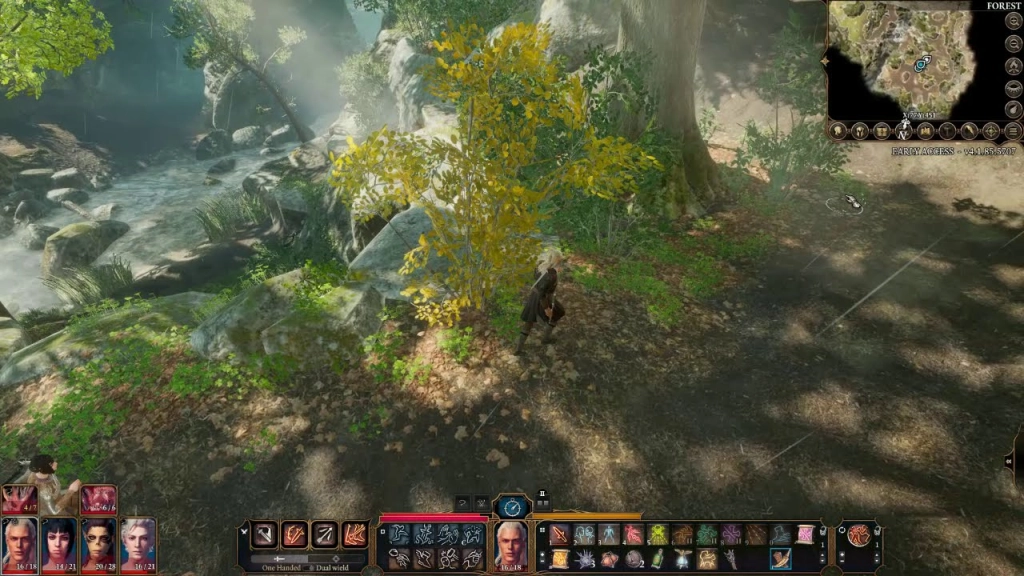Select the summon portrait showing 4/7
Screen dimensions: 1024x576
point(19,499)
